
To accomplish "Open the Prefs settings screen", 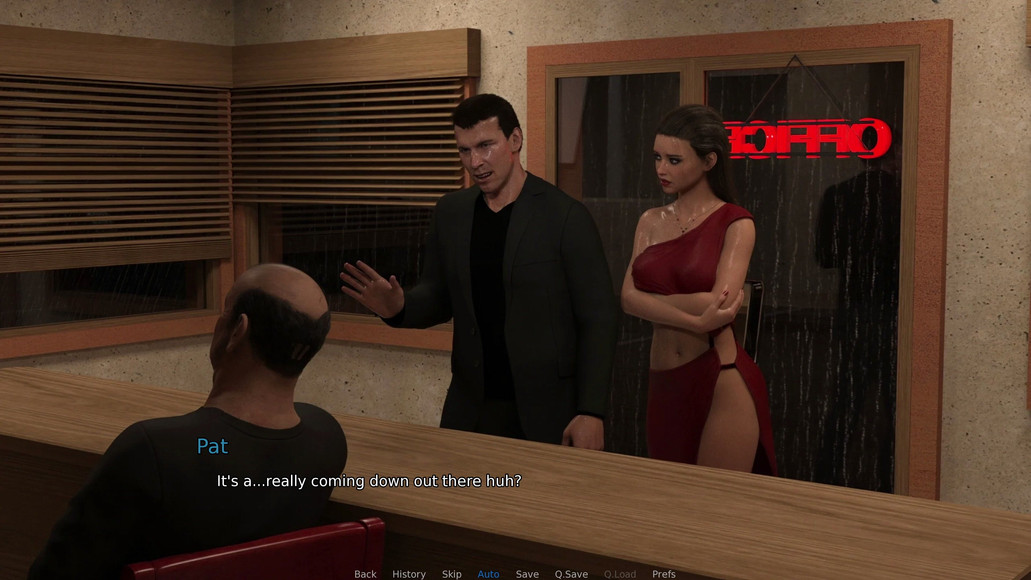I will click(x=663, y=574).
